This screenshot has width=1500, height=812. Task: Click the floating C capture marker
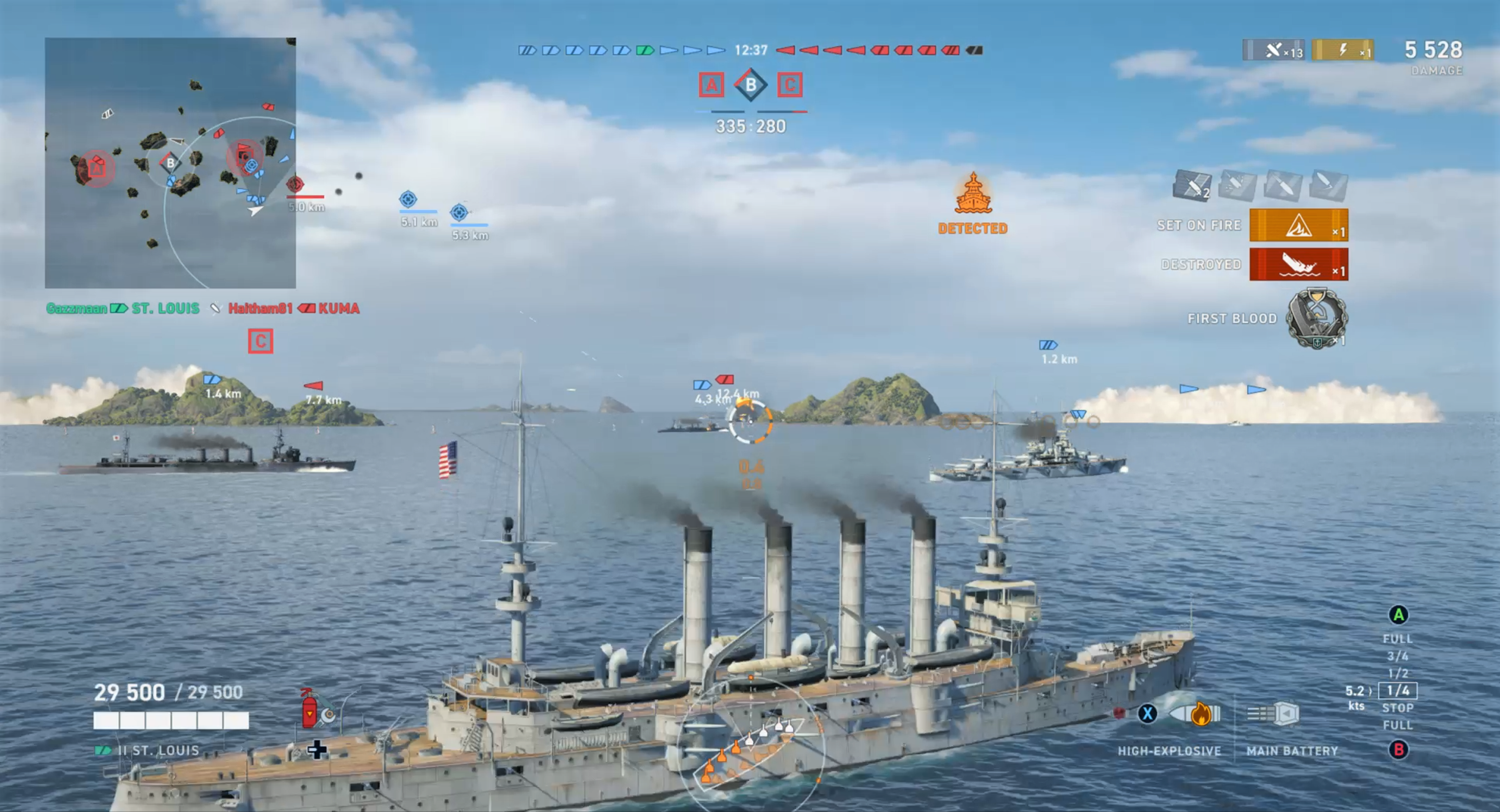[260, 341]
